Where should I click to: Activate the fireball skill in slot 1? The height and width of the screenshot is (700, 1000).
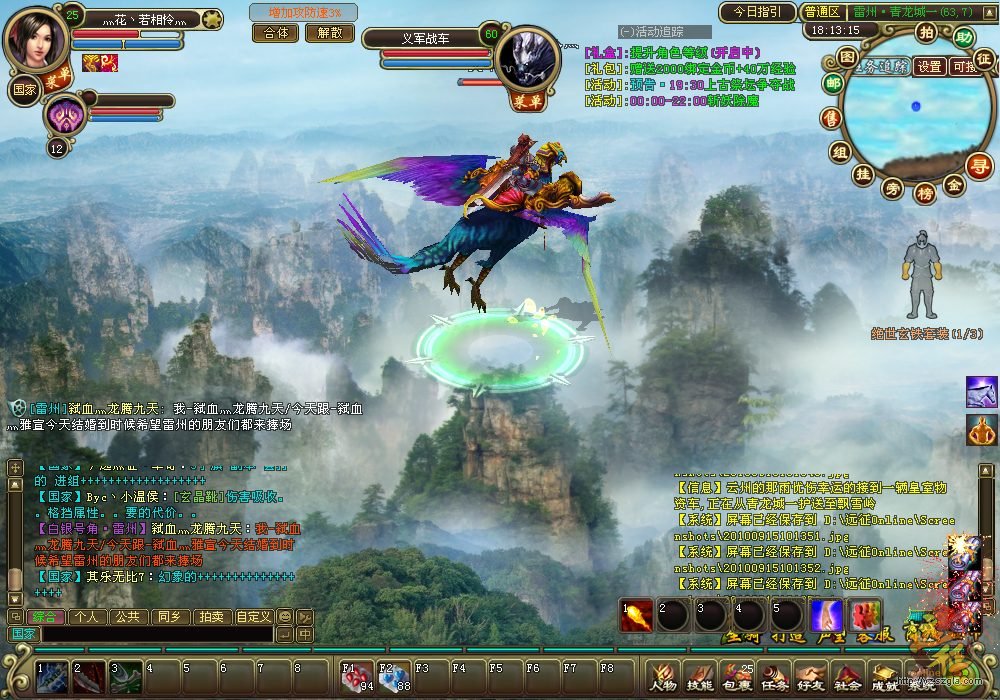point(636,614)
